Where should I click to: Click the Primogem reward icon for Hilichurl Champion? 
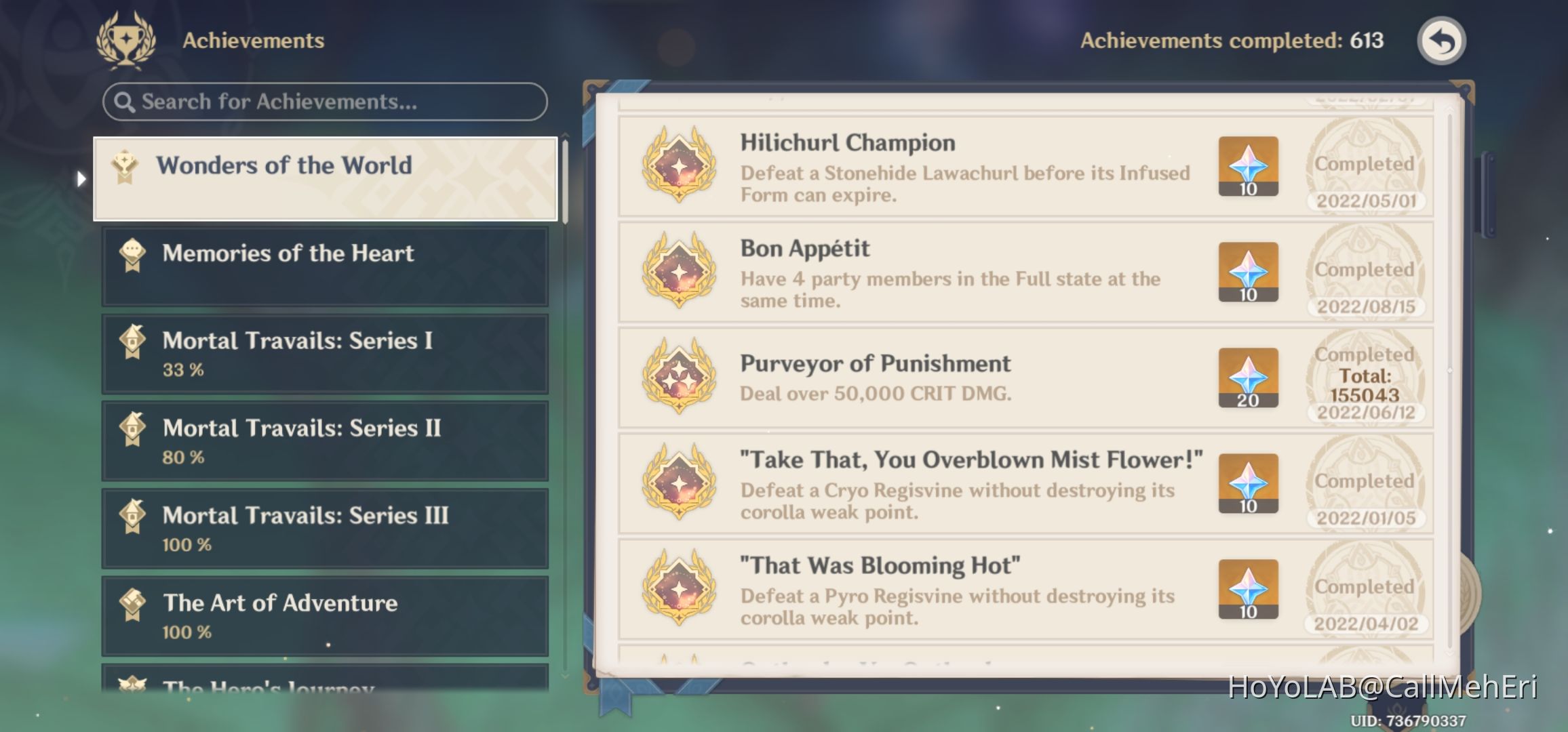coord(1248,165)
